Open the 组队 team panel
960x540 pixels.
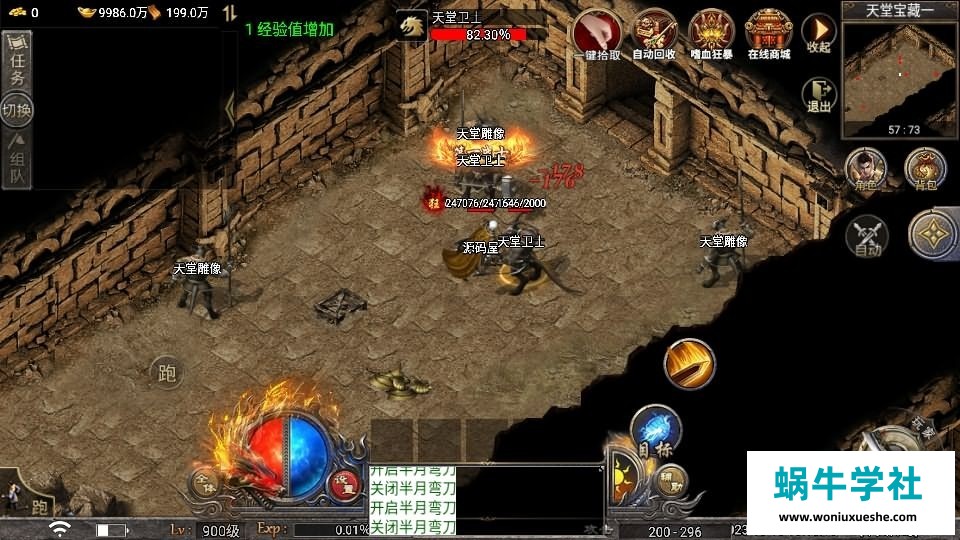(x=17, y=161)
